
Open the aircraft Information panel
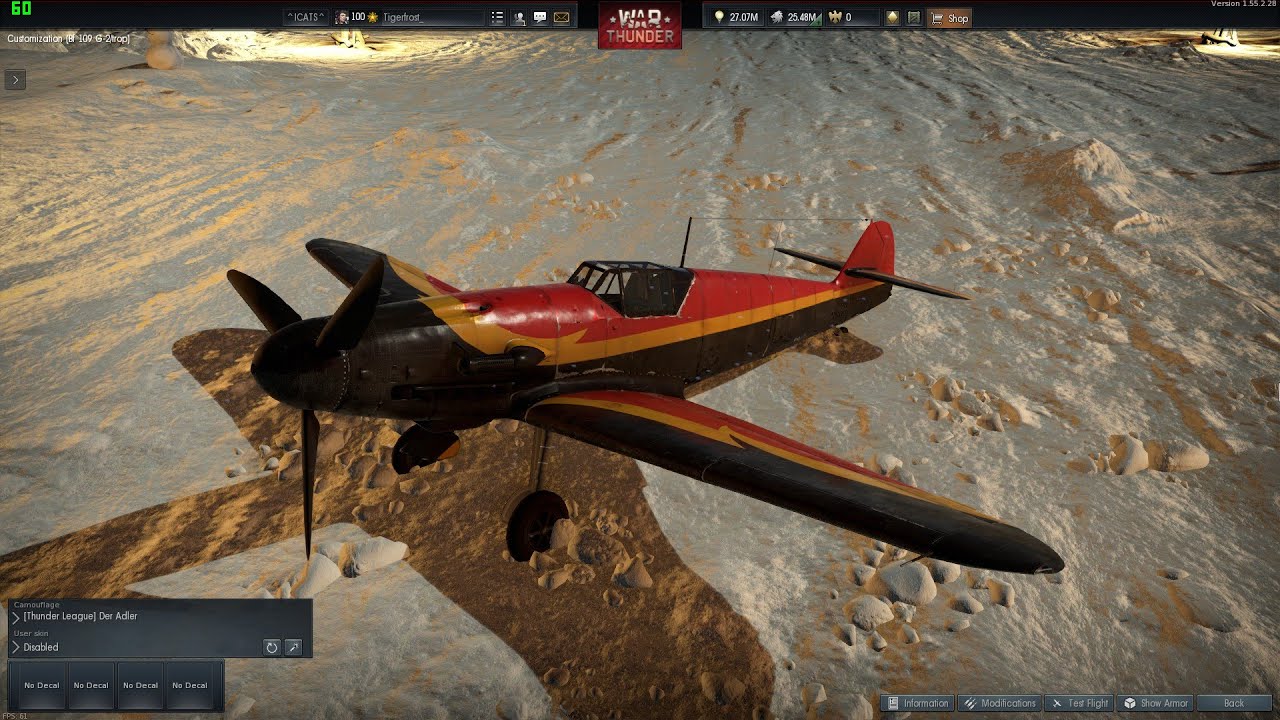pos(917,703)
